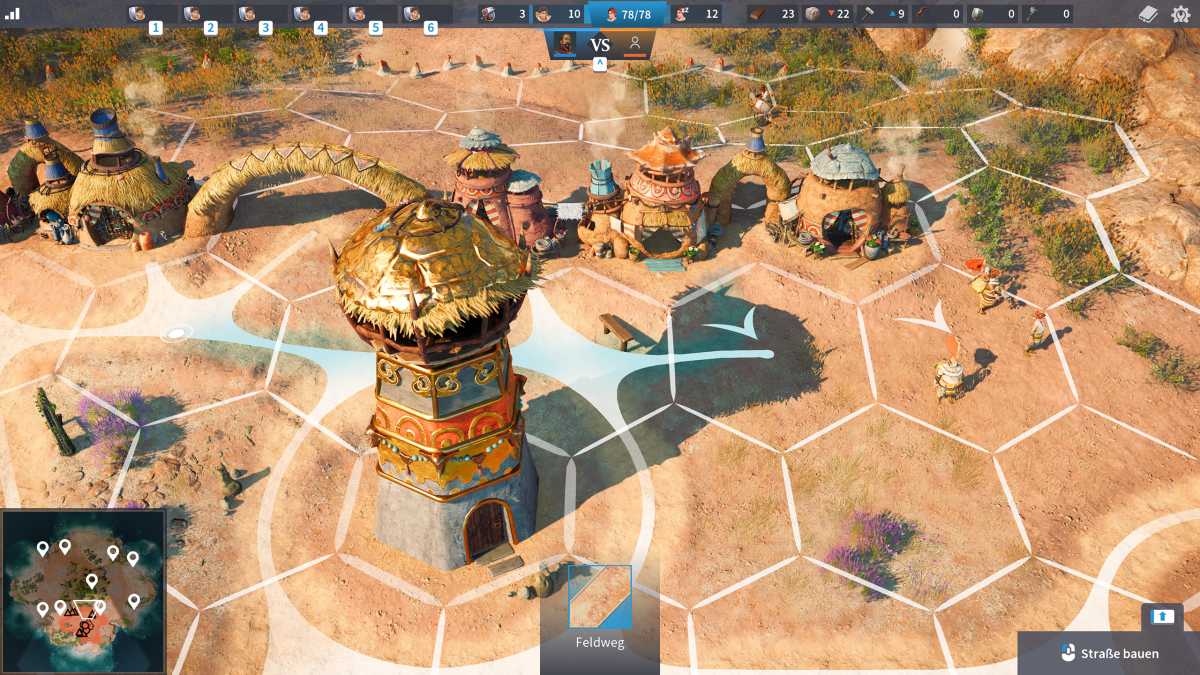Viewport: 1200px width, 675px height.
Task: Select the Feldweg road tile
Action: (x=600, y=597)
